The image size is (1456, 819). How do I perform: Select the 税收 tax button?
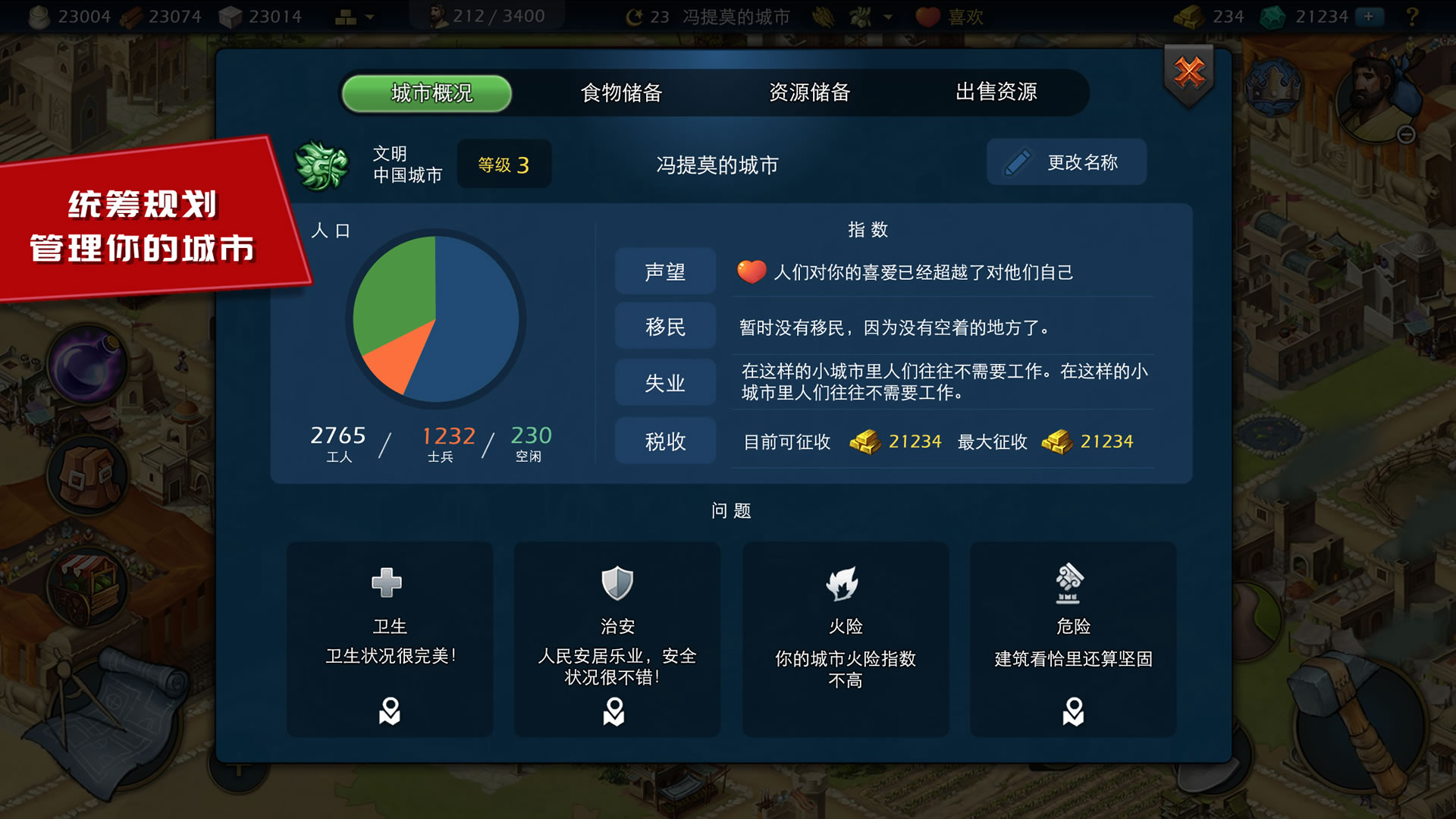pyautogui.click(x=665, y=441)
